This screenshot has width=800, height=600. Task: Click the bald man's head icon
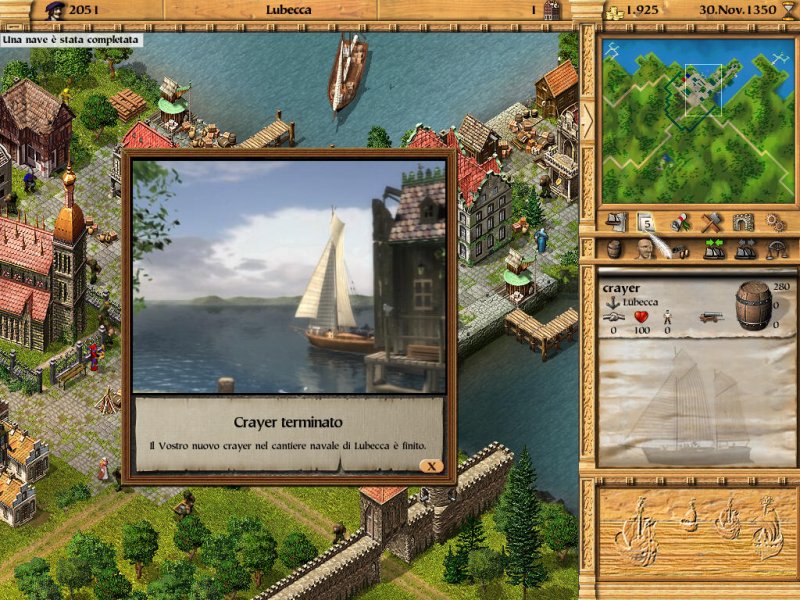[x=644, y=250]
